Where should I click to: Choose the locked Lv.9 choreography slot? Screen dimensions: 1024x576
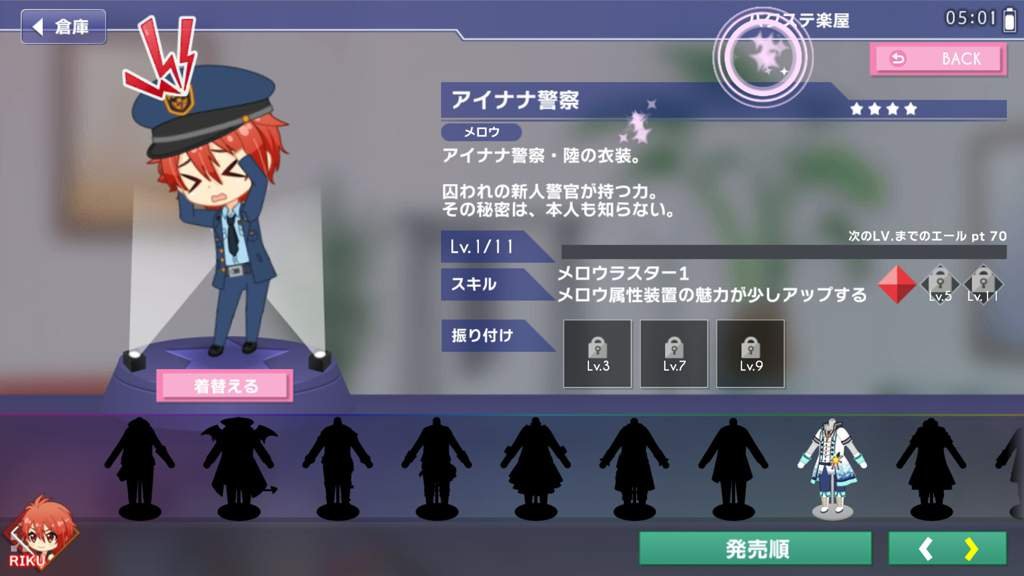tap(751, 353)
